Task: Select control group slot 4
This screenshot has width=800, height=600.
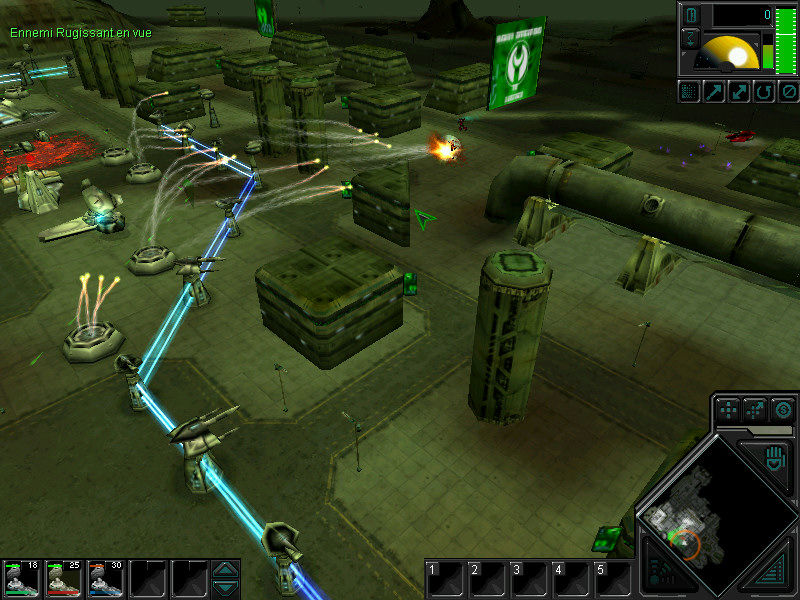Action: point(571,579)
